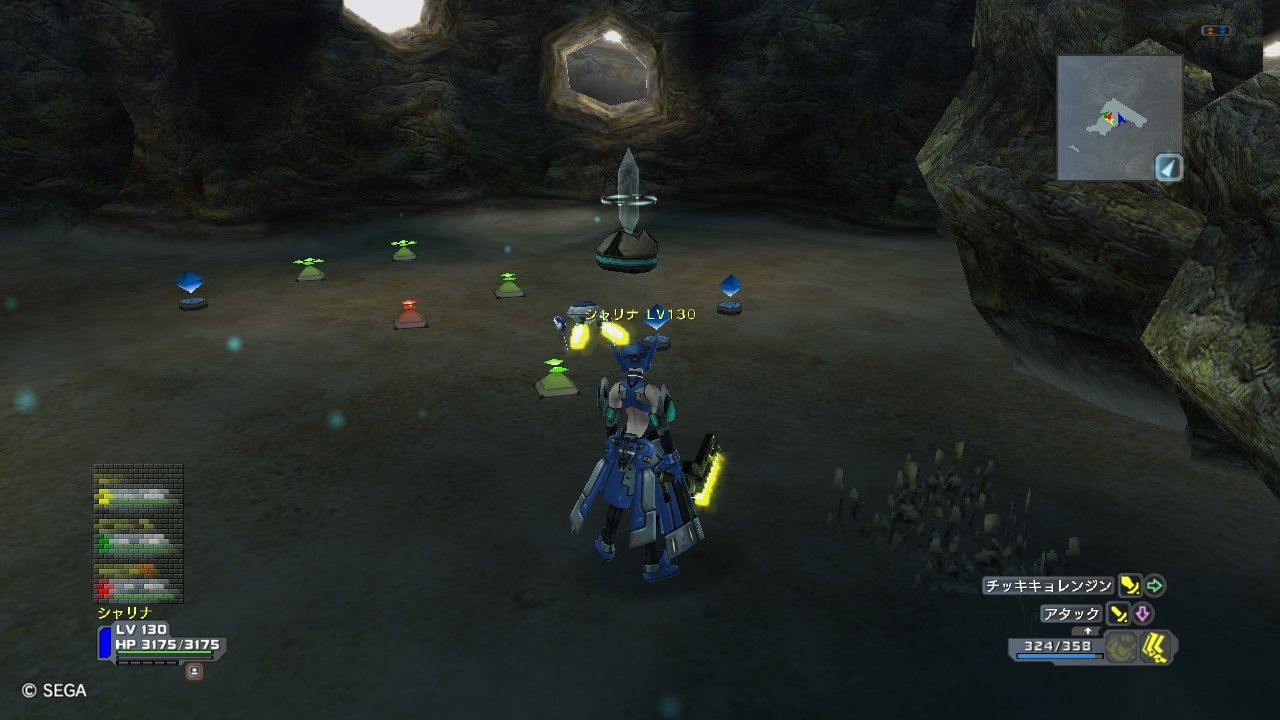
Task: Open the player status icon below HP
Action: pos(194,671)
